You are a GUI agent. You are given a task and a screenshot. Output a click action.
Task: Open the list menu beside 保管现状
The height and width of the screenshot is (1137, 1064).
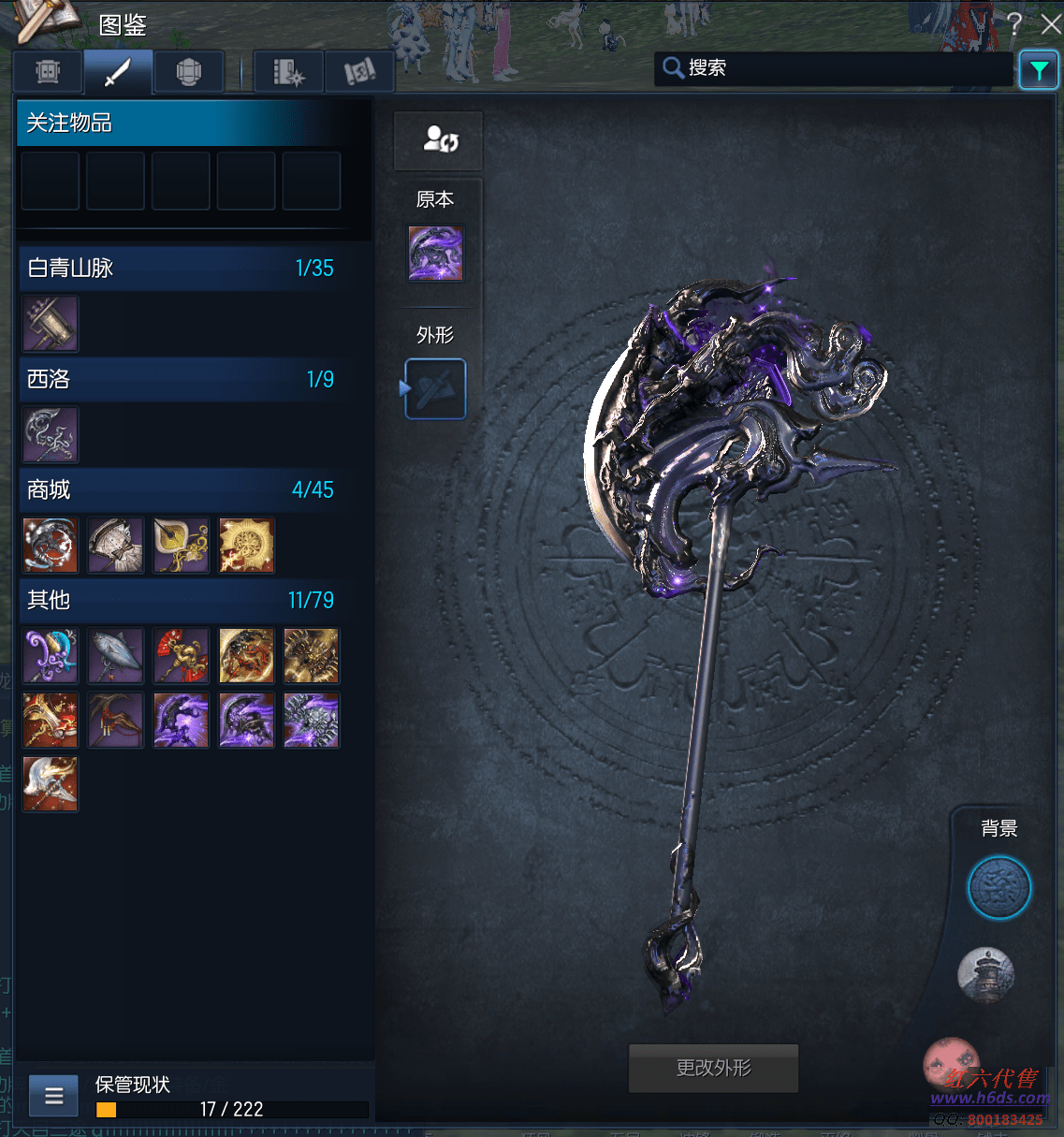(x=54, y=1096)
